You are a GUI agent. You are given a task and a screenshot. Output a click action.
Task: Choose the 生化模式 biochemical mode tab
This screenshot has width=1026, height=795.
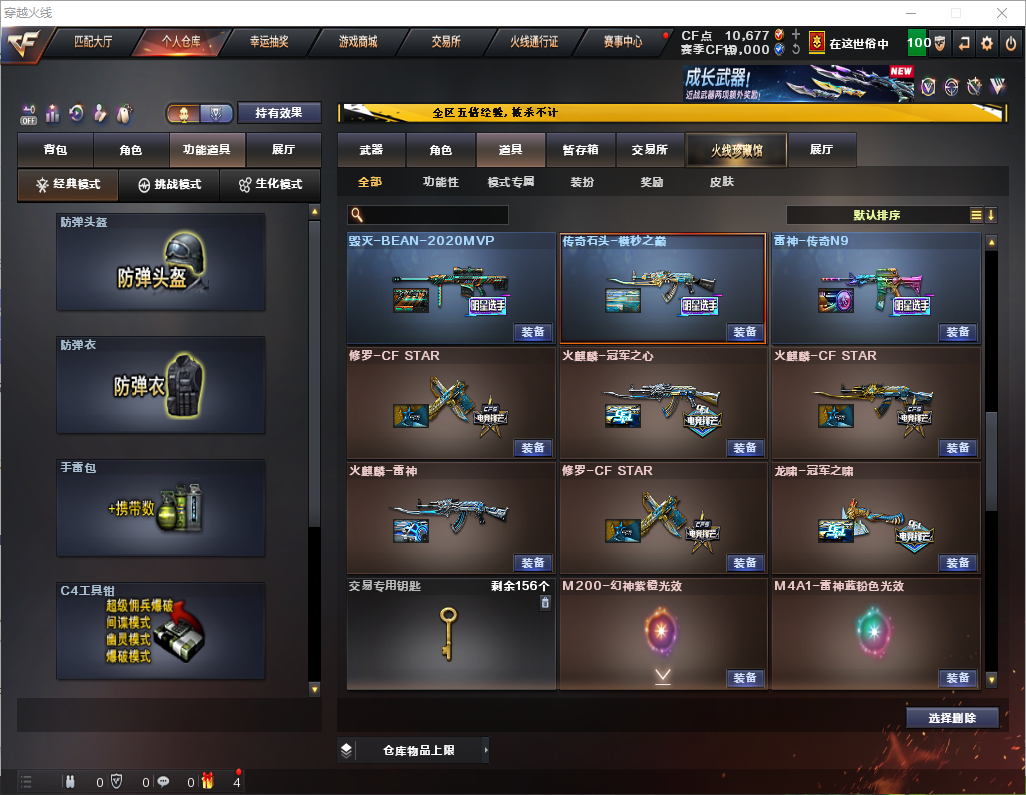tap(270, 184)
